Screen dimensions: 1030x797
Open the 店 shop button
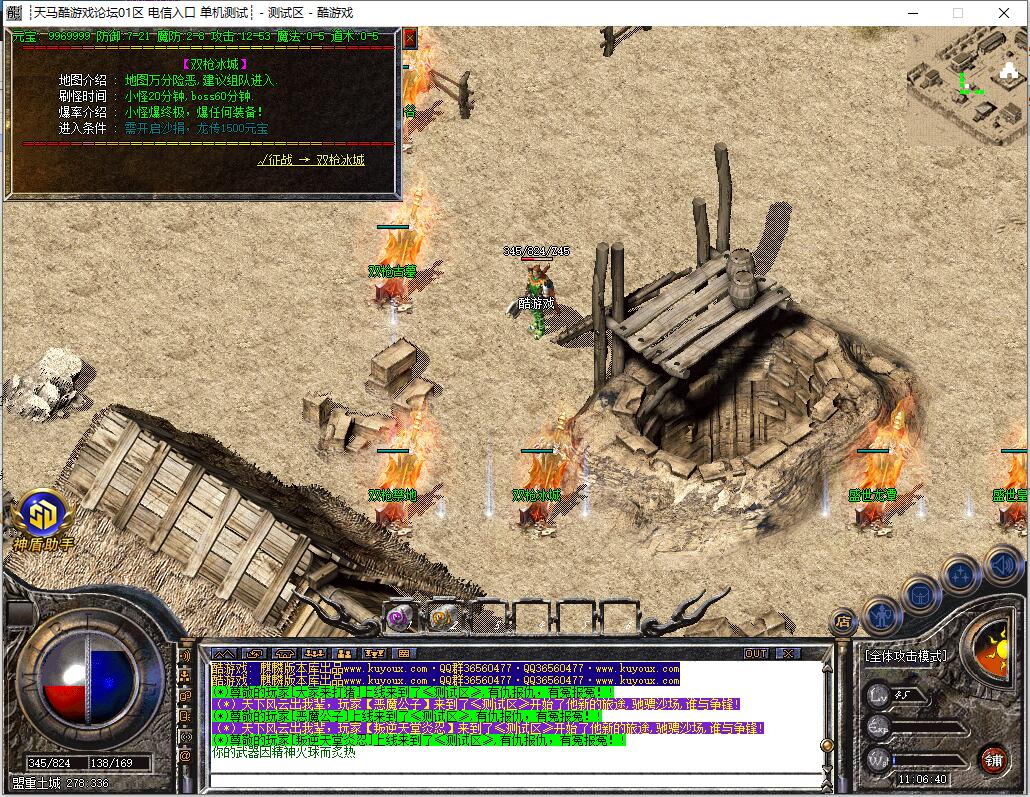coord(844,621)
